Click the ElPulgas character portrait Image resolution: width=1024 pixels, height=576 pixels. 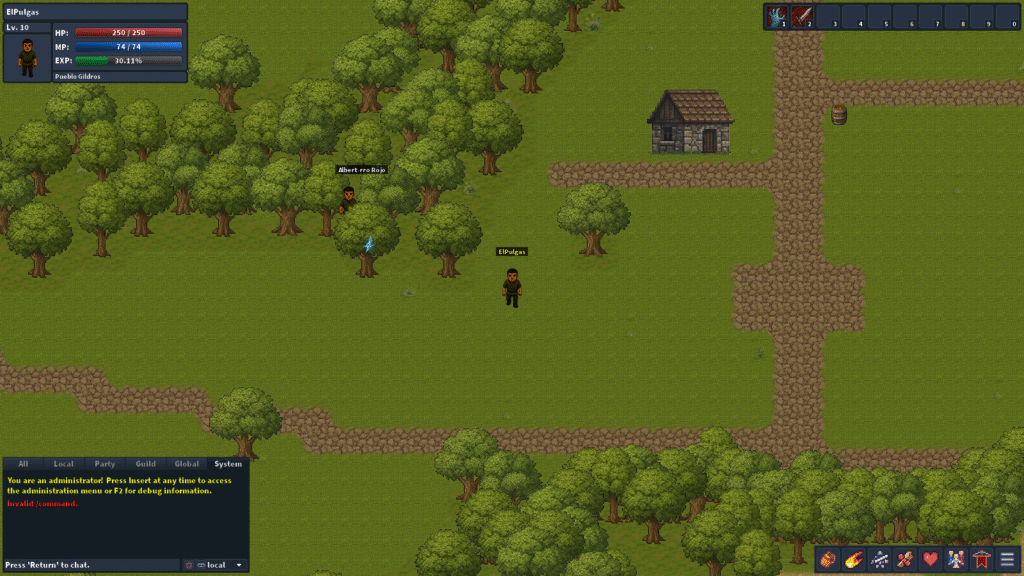27,58
